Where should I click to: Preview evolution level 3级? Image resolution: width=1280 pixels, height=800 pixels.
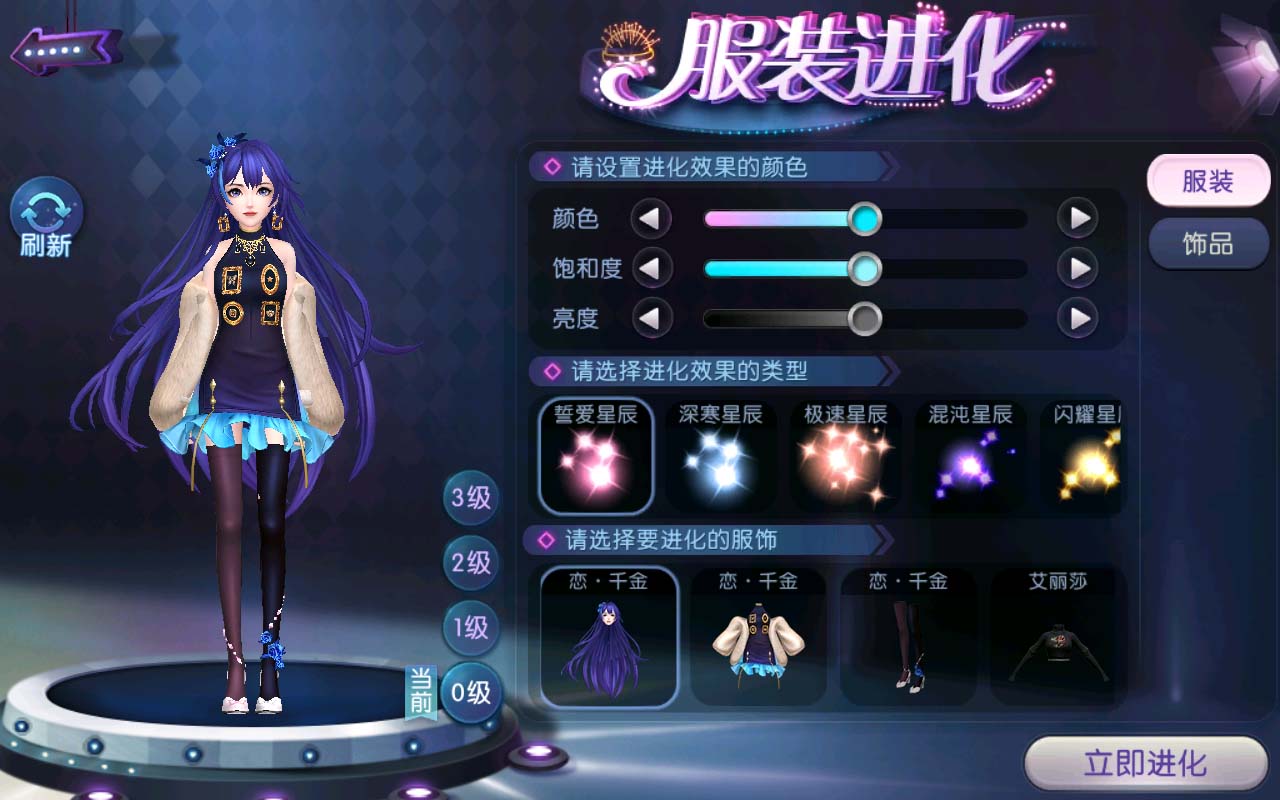pyautogui.click(x=471, y=497)
